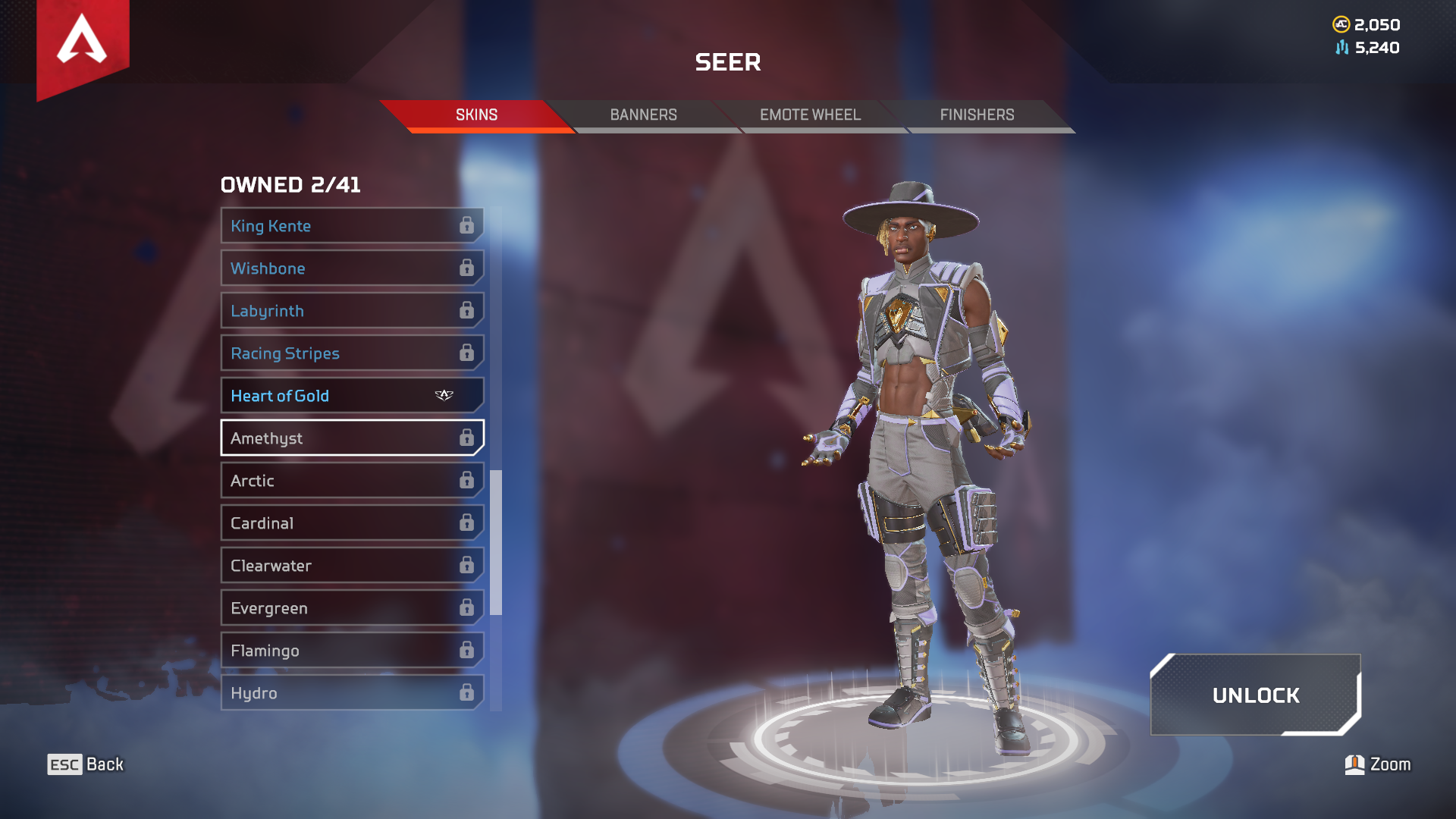
Task: Click the lock icon next to King Kente
Action: point(467,225)
